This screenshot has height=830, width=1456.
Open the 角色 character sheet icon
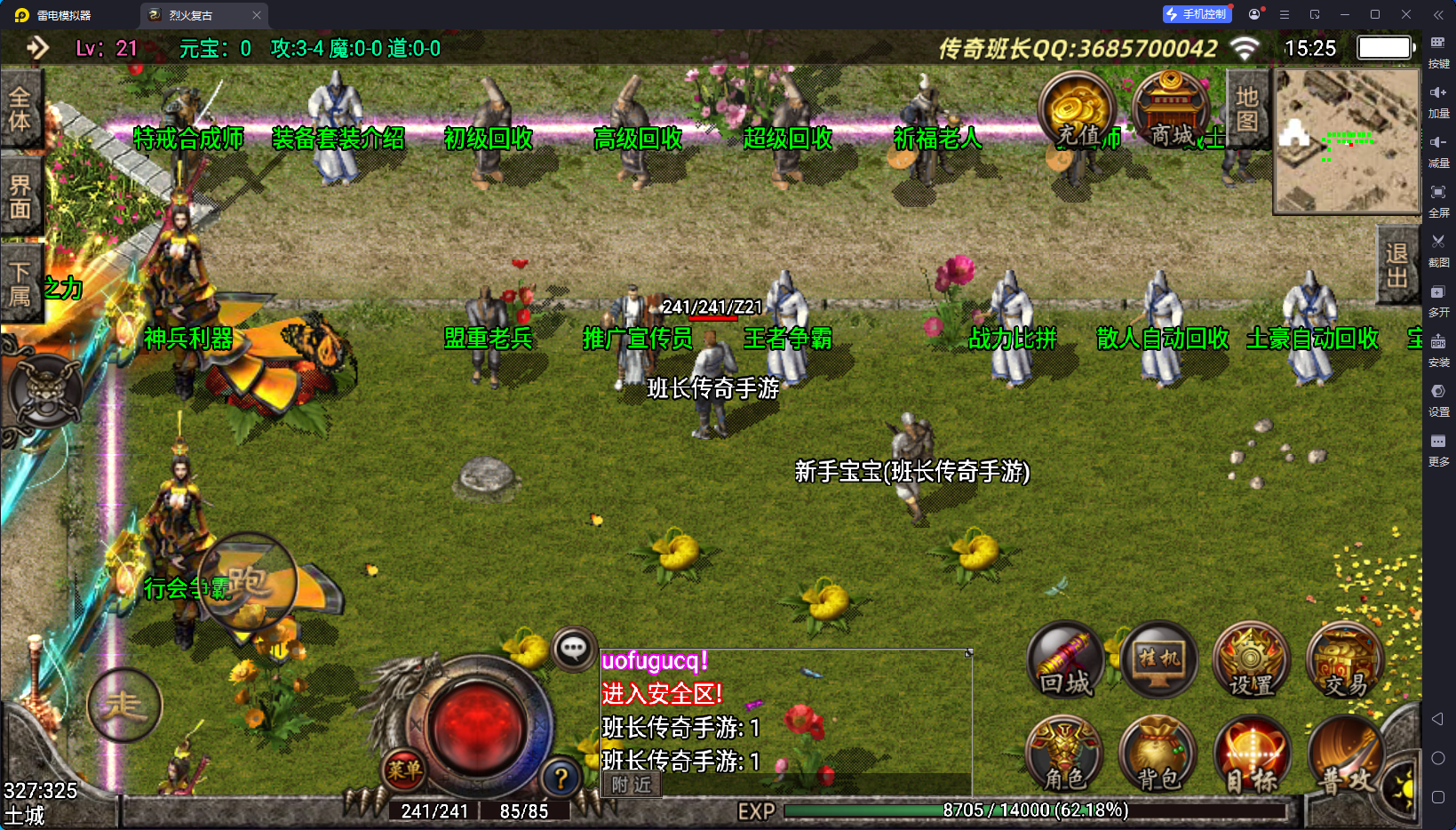1064,755
